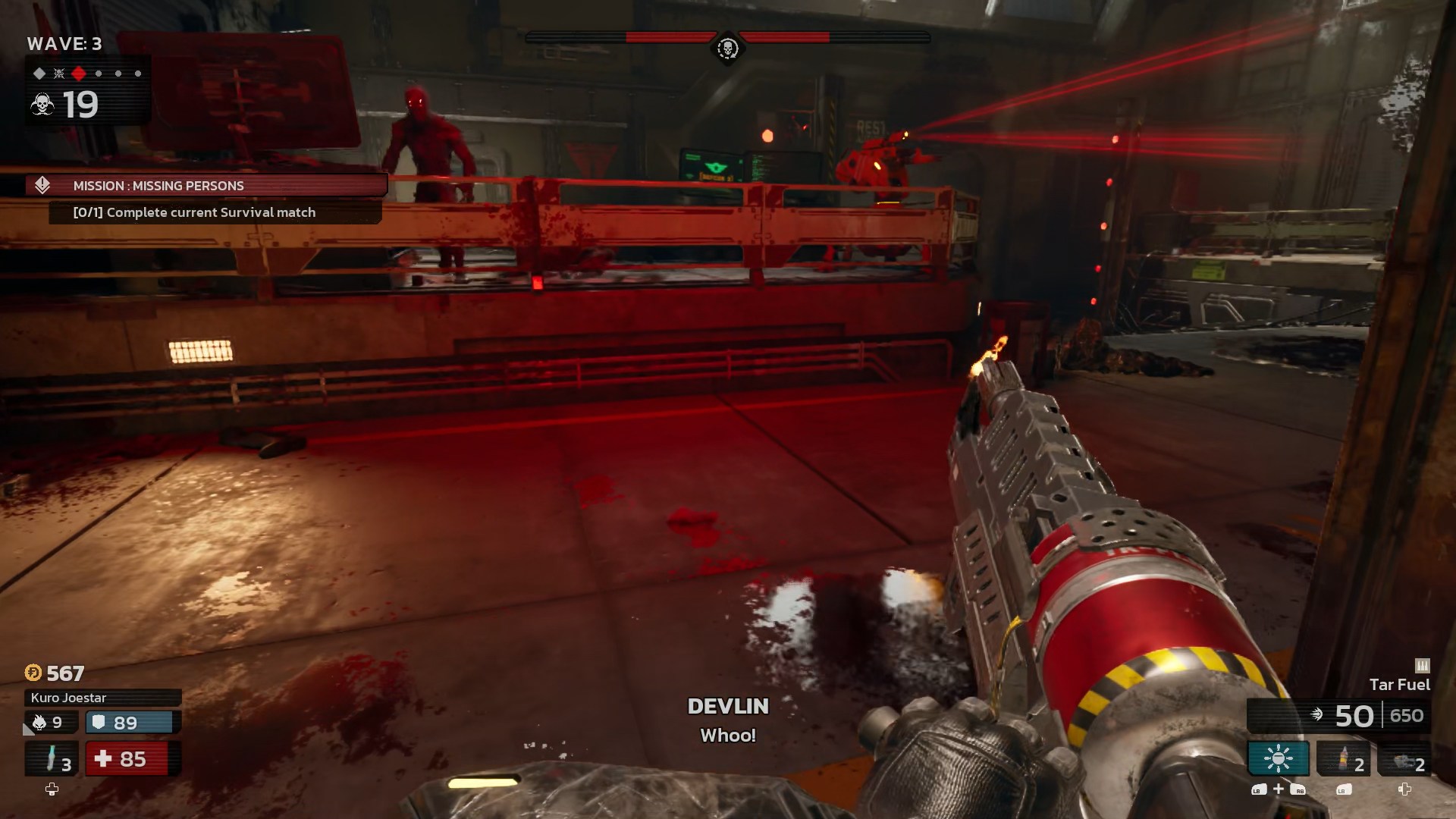Select the blue shield armor icon
1456x819 pixels.
pyautogui.click(x=99, y=723)
